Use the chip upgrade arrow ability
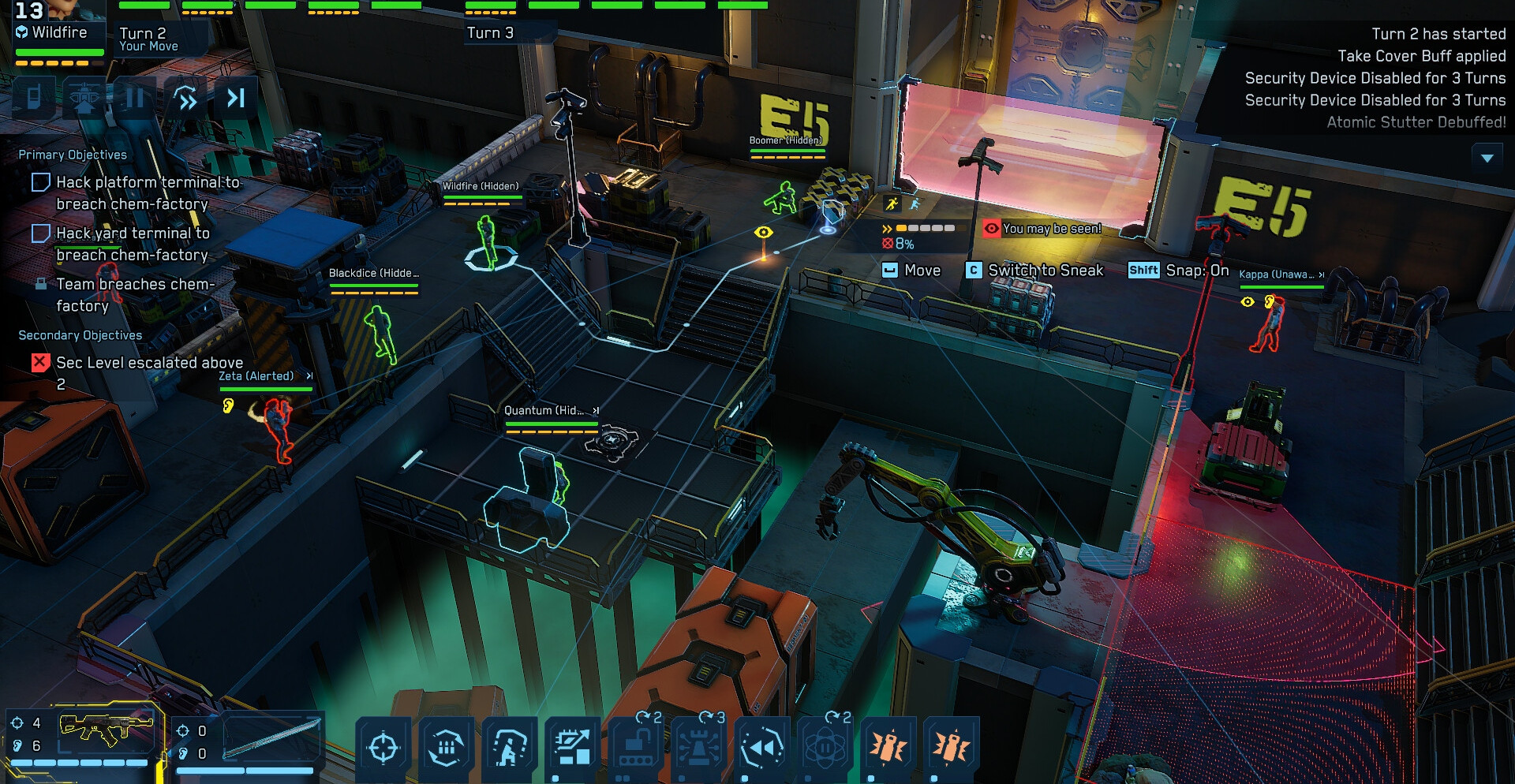Image resolution: width=1515 pixels, height=784 pixels. (x=573, y=747)
